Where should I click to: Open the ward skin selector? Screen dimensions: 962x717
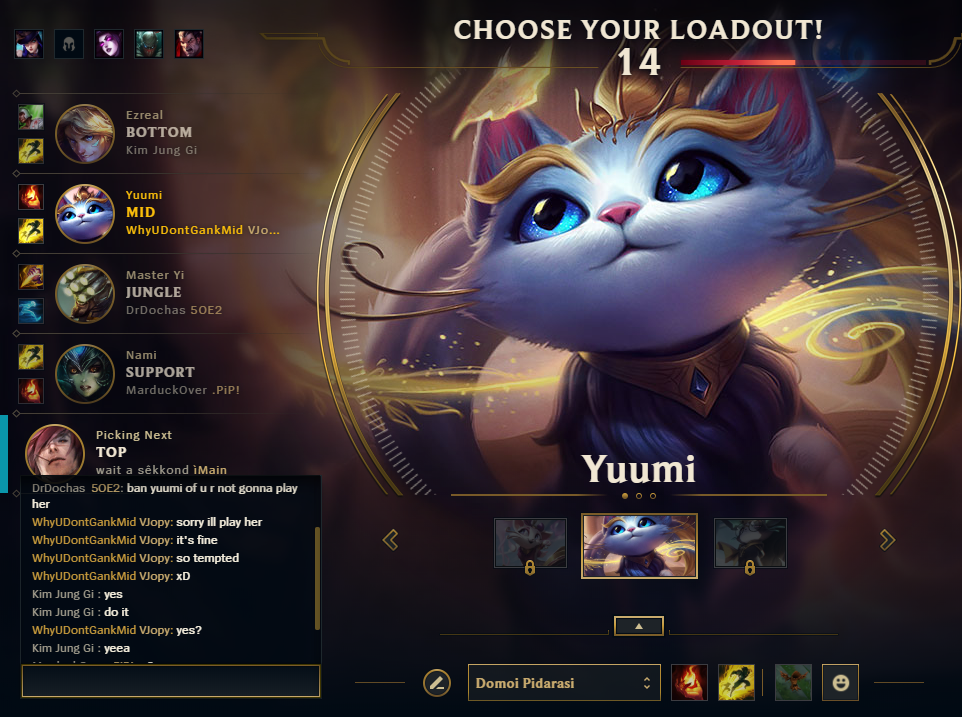point(793,683)
